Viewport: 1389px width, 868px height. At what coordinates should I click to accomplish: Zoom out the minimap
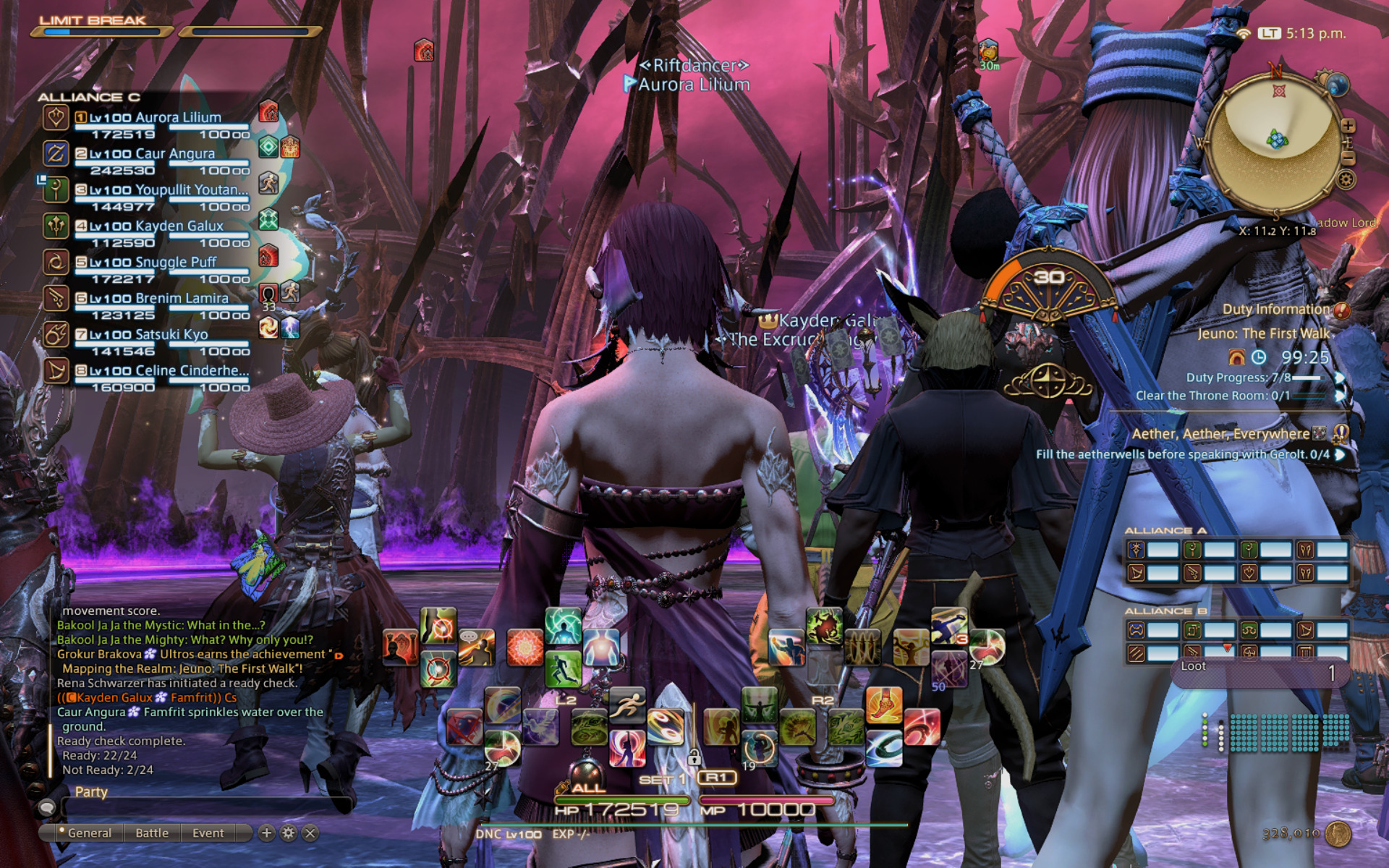coord(1348,156)
